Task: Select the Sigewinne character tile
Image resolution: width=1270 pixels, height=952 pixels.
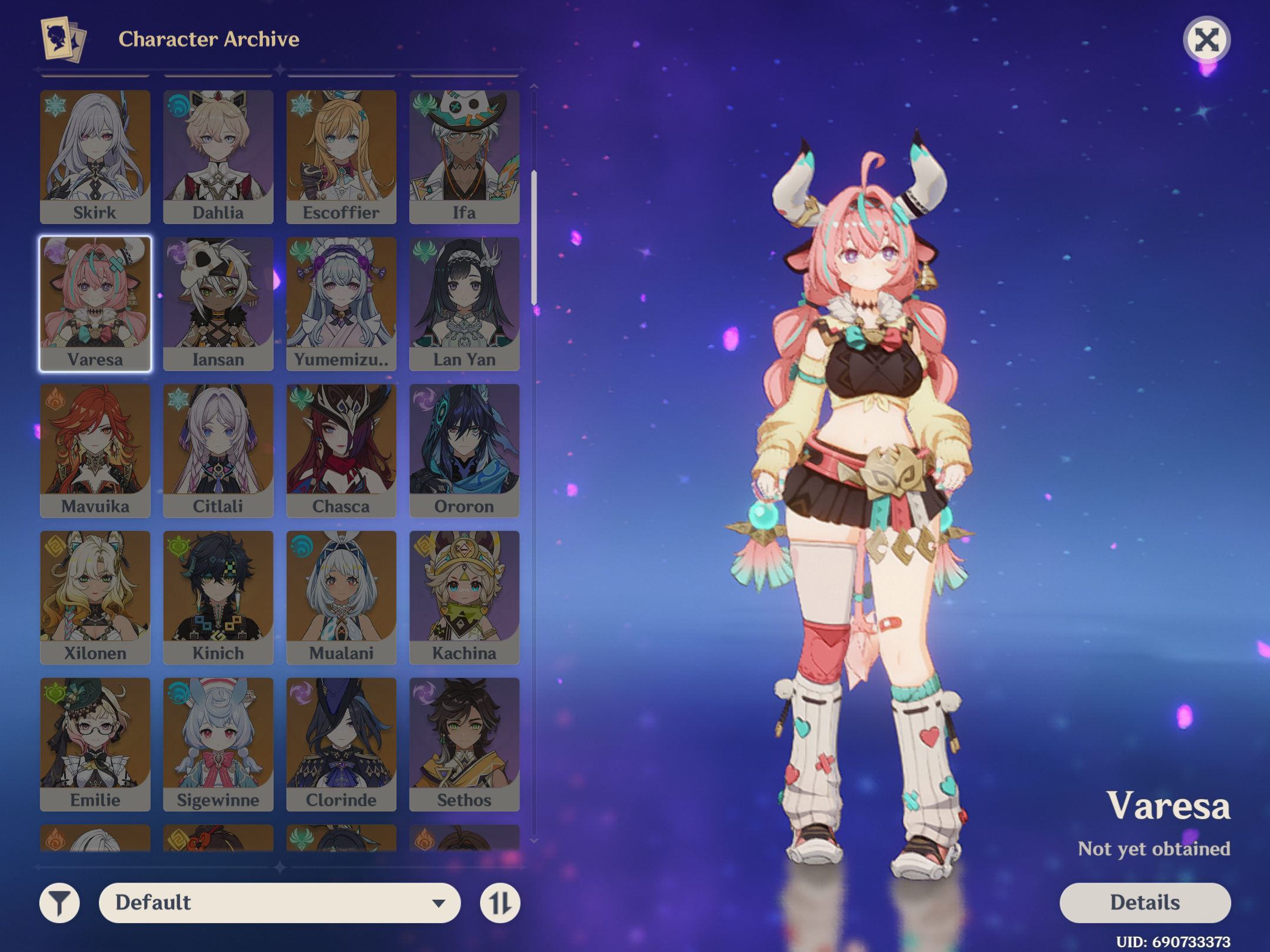Action: pos(218,744)
